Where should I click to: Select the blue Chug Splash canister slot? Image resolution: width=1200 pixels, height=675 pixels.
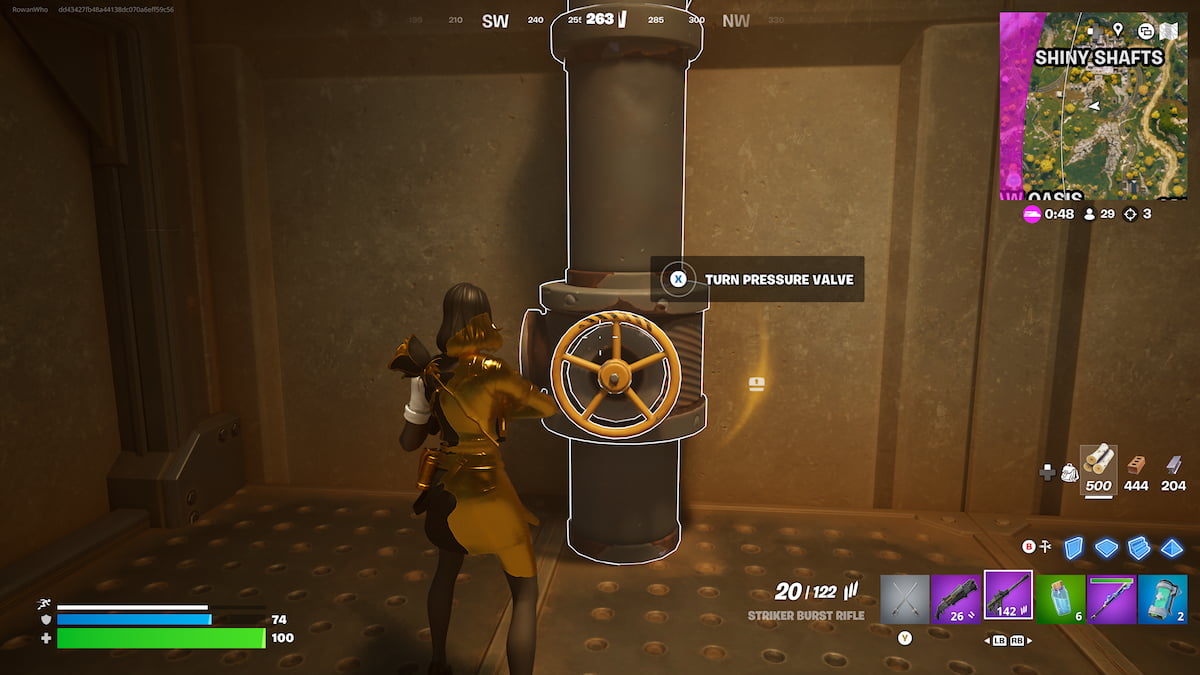1162,599
